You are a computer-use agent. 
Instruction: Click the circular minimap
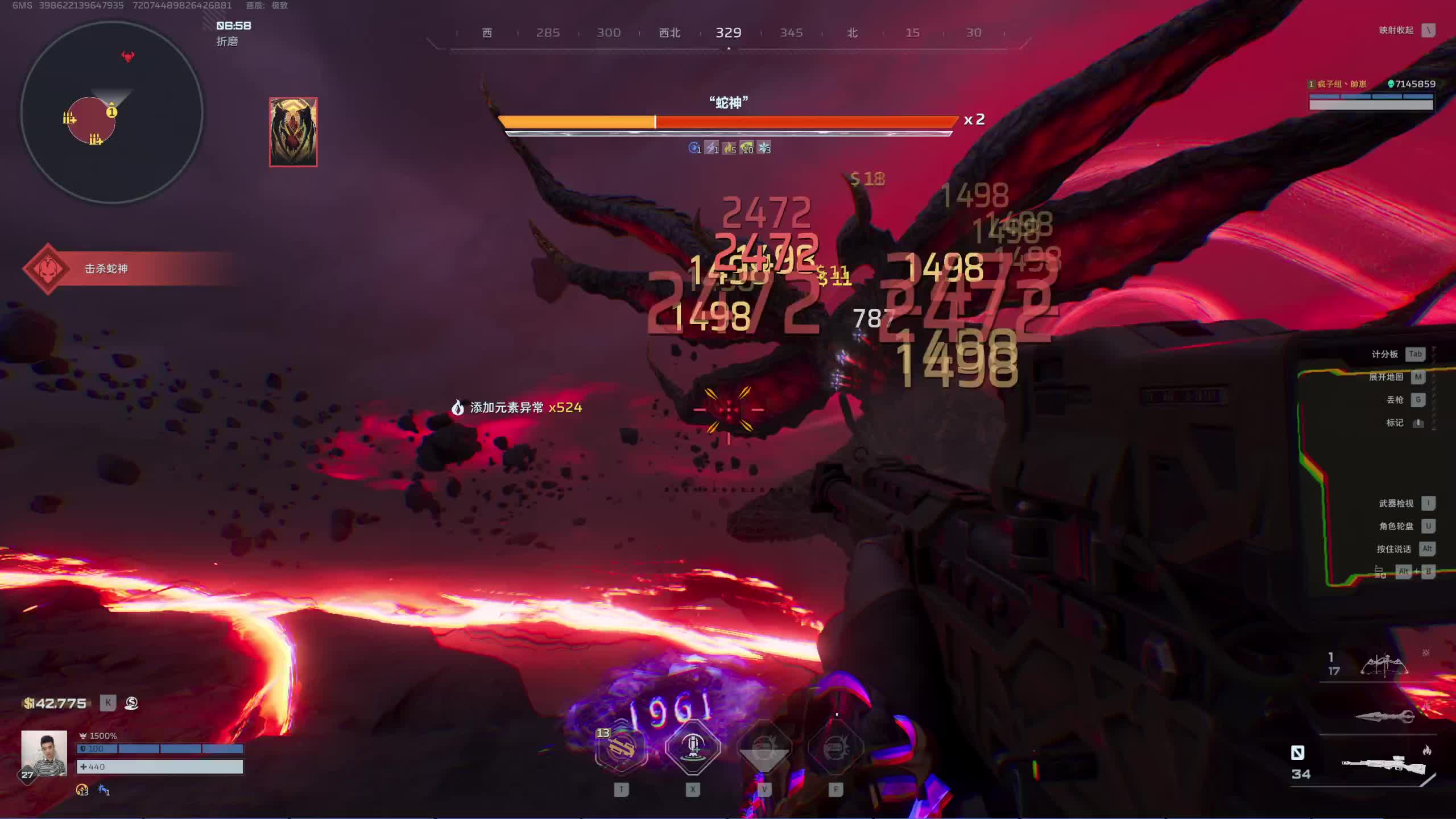pos(111,113)
